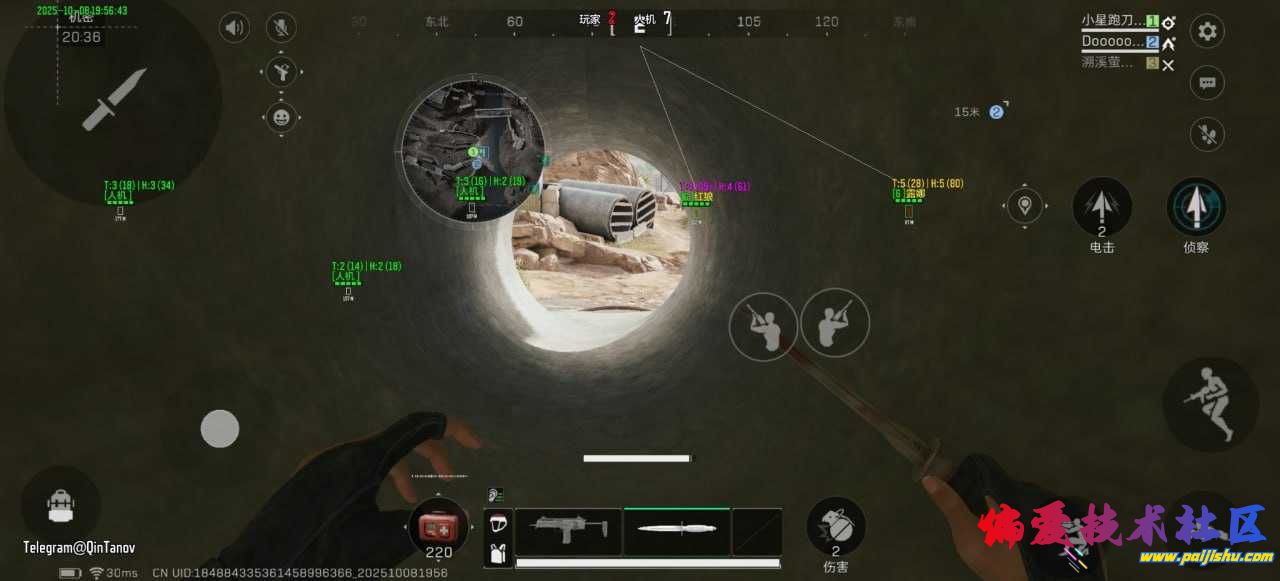Open the smiley emote wheel
Screen dimensions: 1280x581
[x=281, y=117]
